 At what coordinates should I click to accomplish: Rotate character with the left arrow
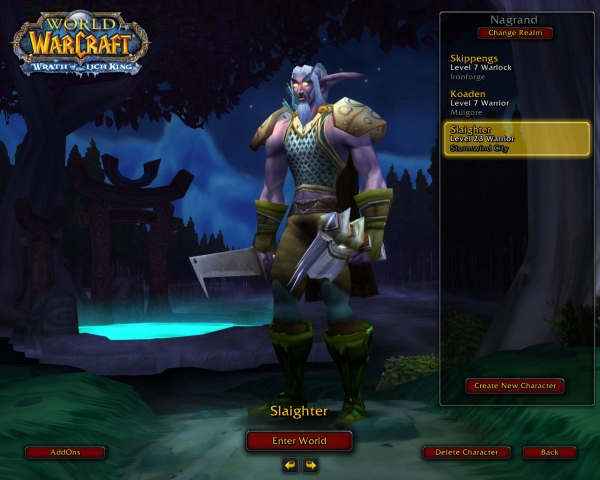click(x=289, y=464)
